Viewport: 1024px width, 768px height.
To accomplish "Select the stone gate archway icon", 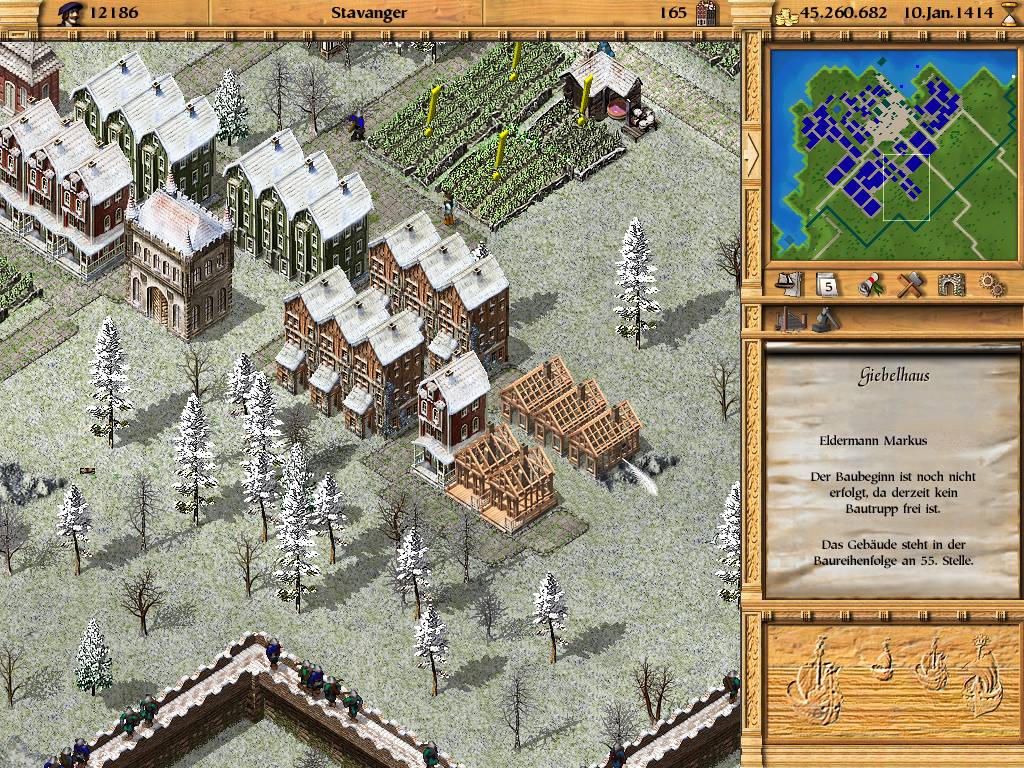I will coord(949,285).
